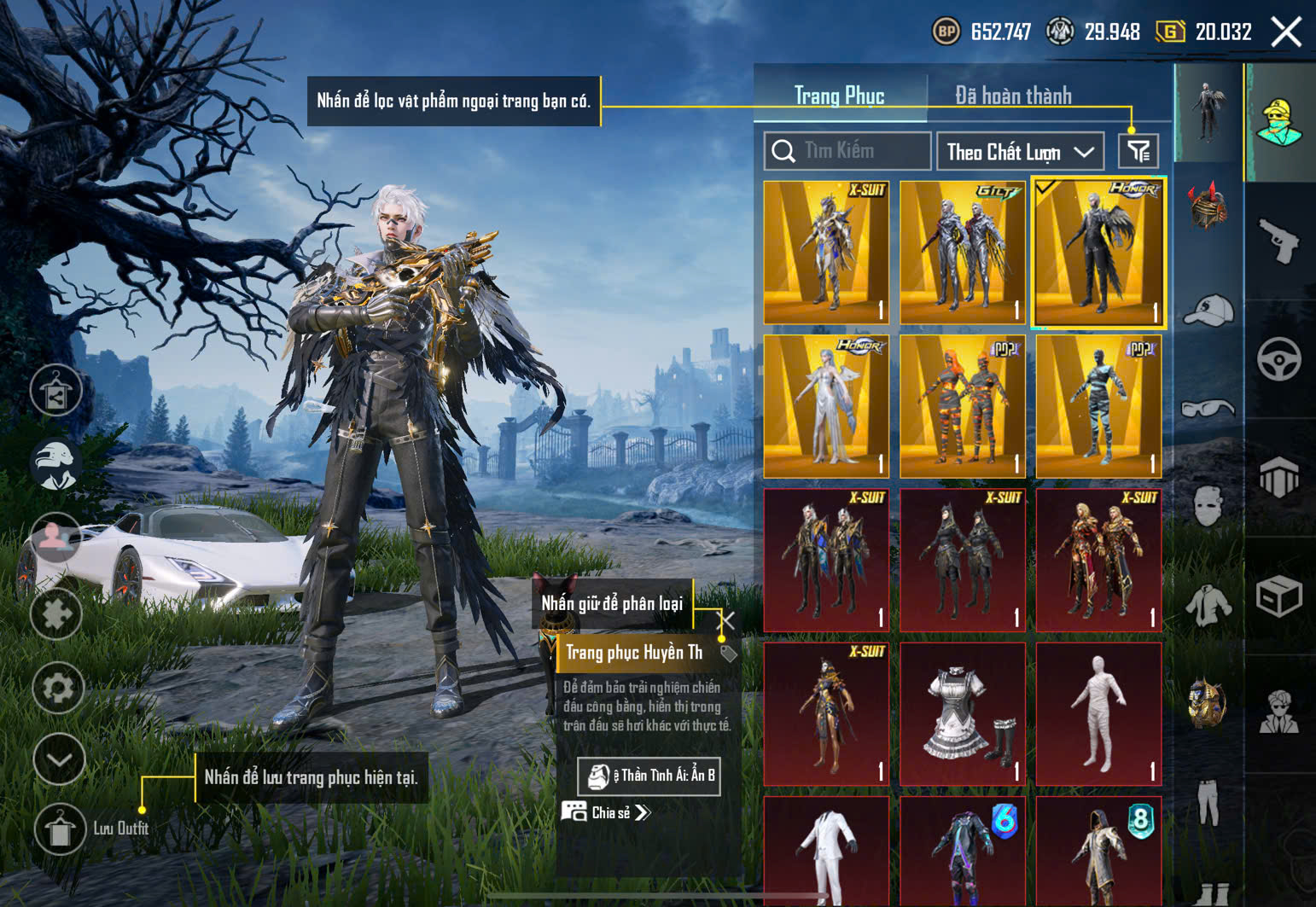Show the glasses accessory category
This screenshot has height=907, width=1316.
tap(1208, 408)
